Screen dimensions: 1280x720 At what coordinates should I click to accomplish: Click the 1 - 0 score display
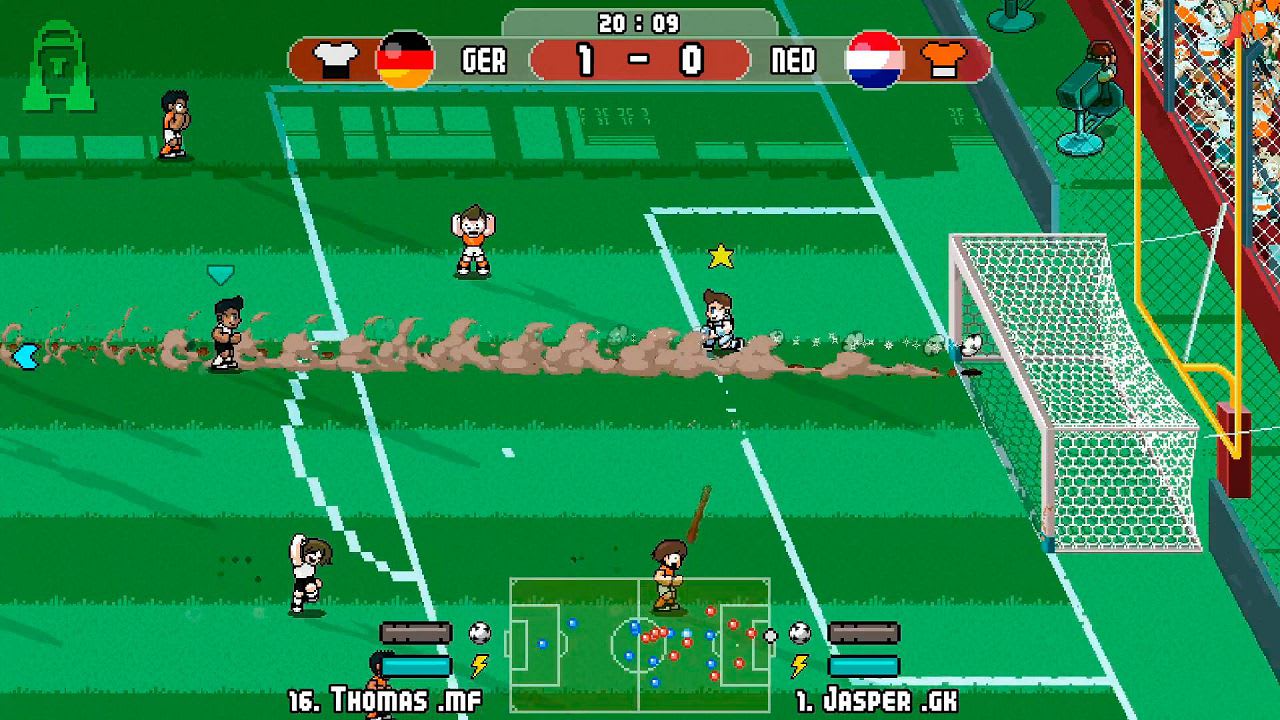(640, 58)
